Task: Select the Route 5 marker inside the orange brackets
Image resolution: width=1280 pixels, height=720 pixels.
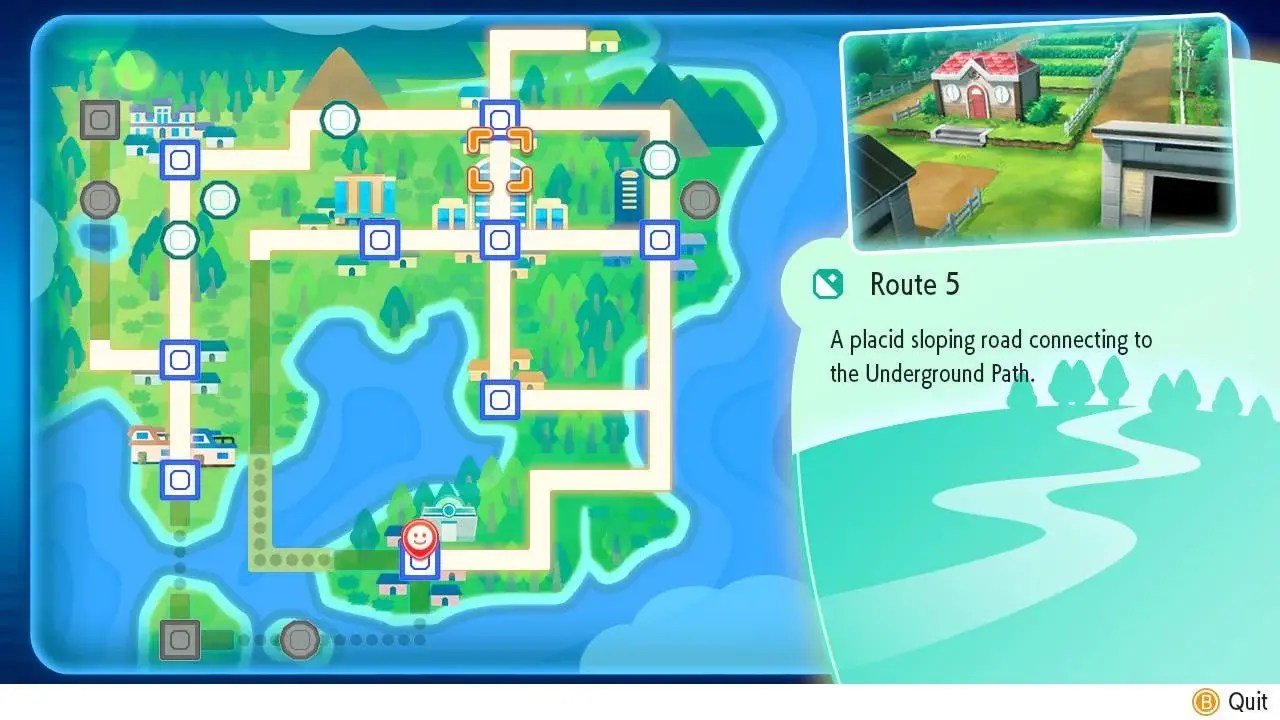Action: pos(500,160)
